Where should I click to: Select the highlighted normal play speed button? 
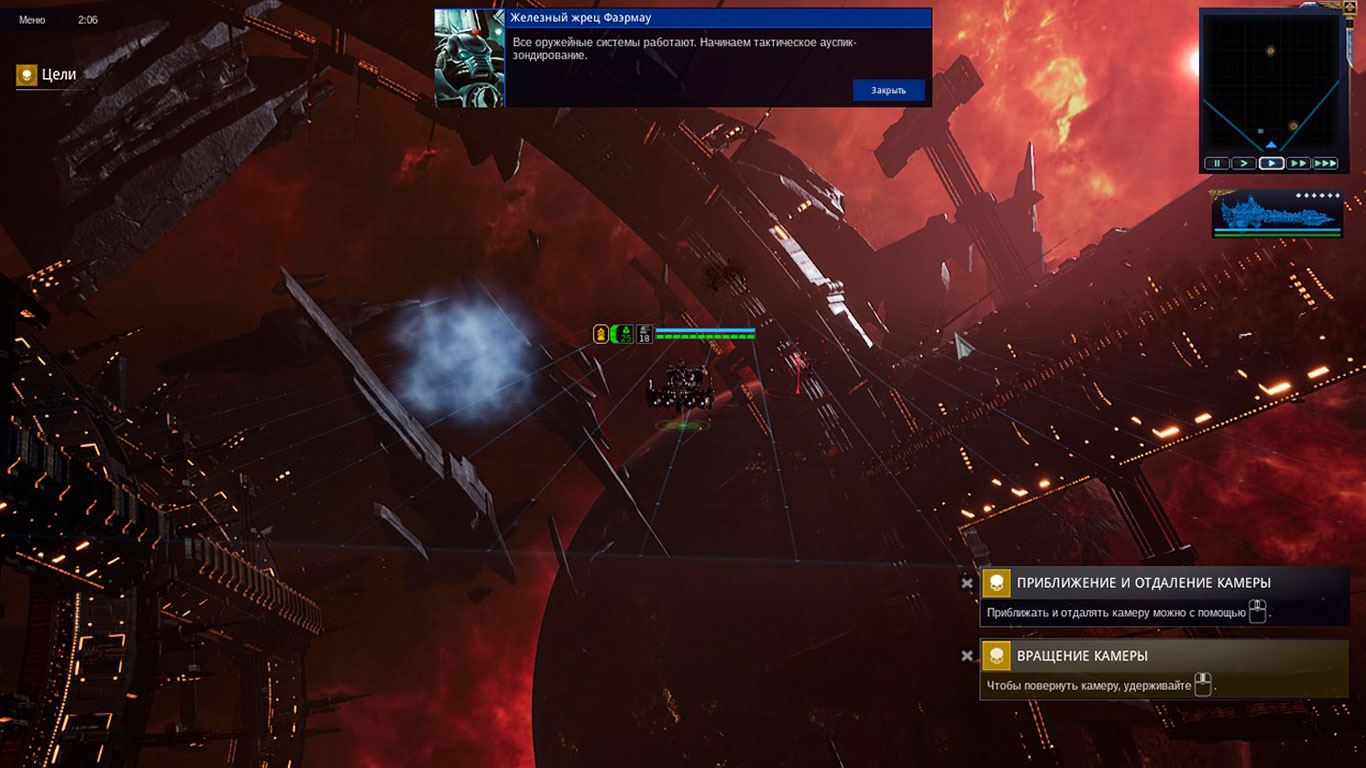point(1271,163)
